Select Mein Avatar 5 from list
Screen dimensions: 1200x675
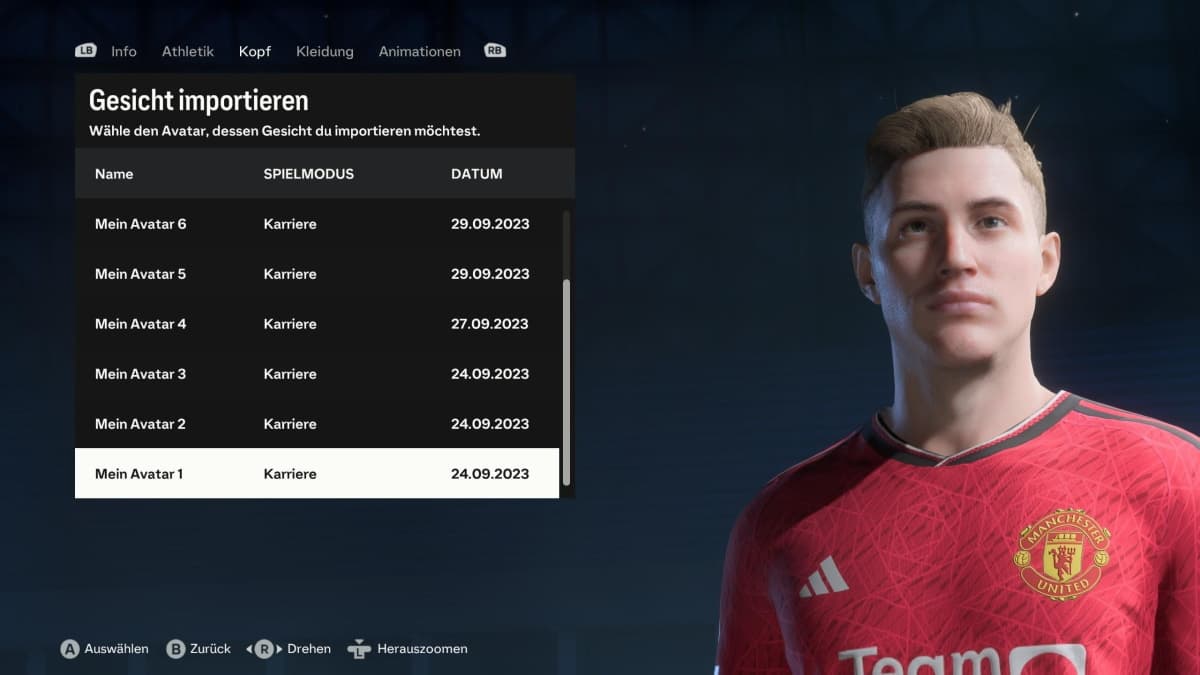click(x=316, y=274)
